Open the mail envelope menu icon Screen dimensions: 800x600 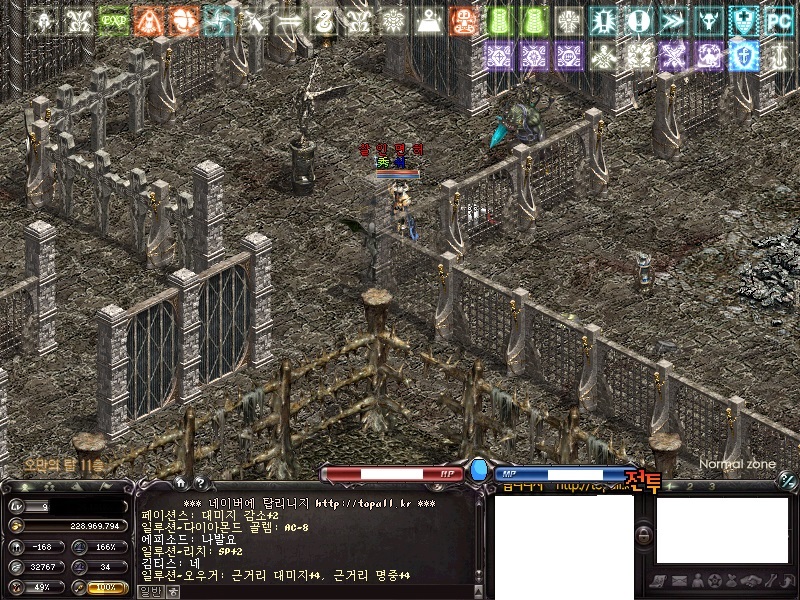pos(679,581)
